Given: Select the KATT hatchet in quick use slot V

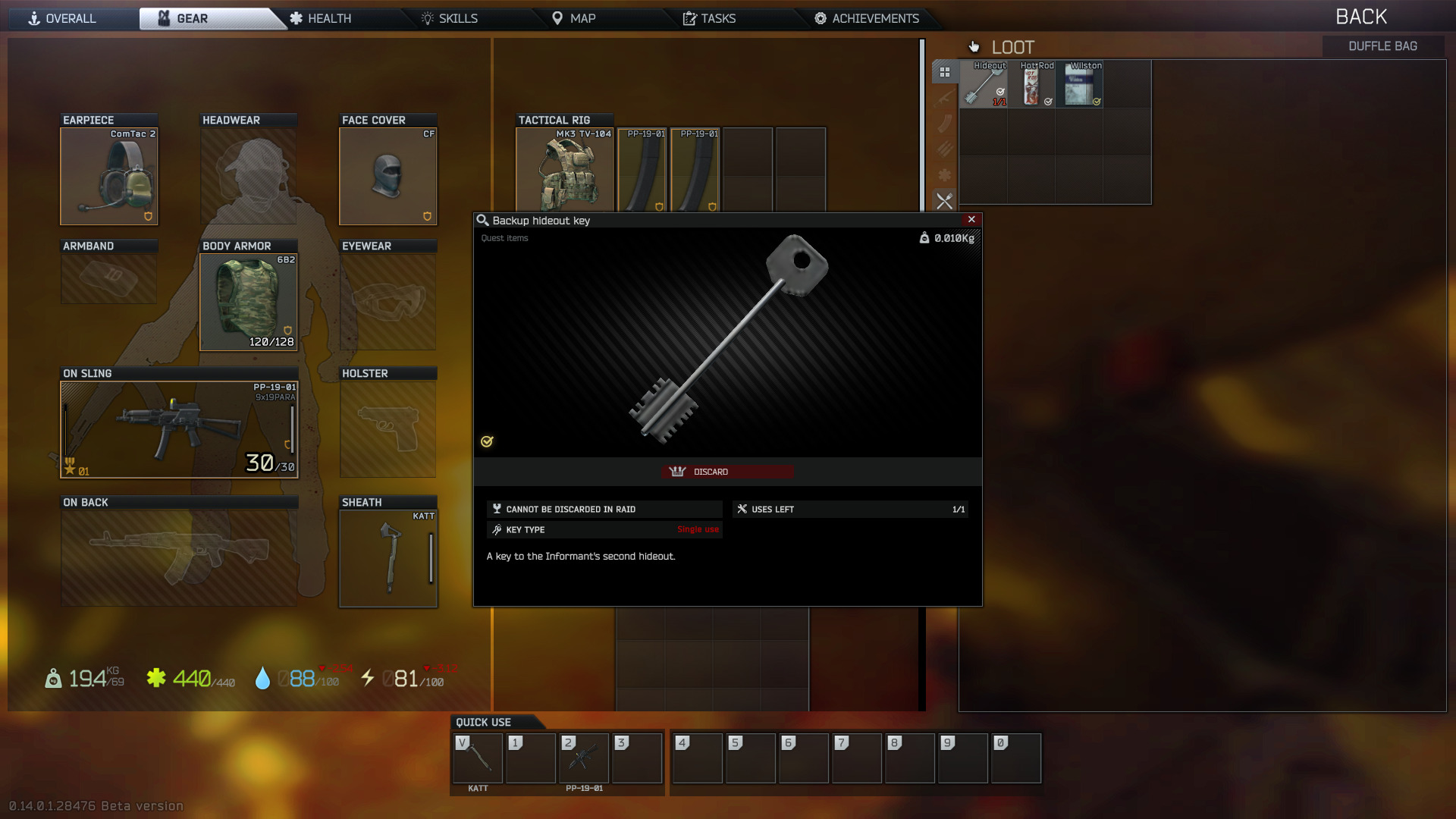Looking at the screenshot, I should click(x=477, y=758).
